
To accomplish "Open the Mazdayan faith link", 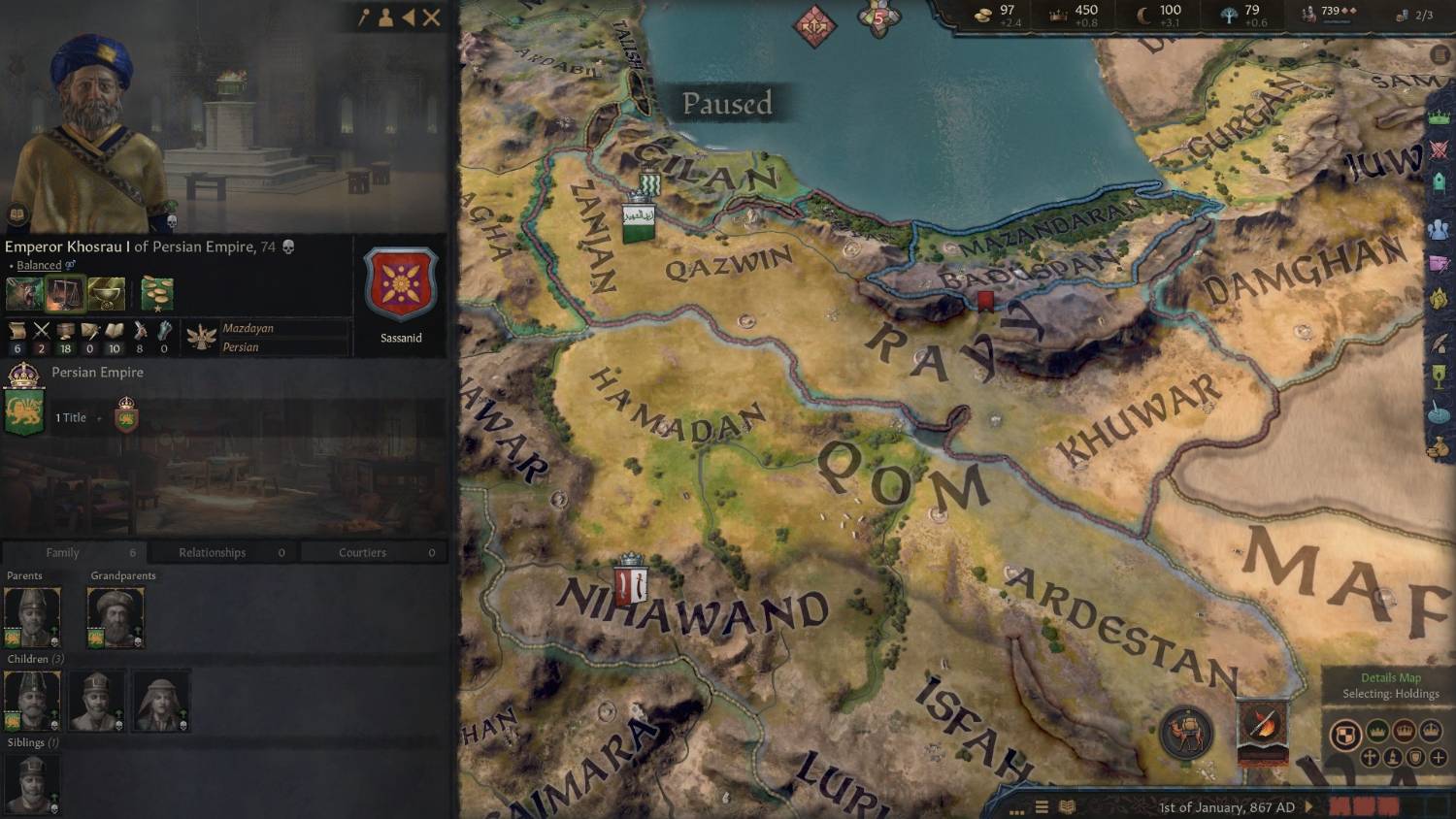I will pyautogui.click(x=248, y=328).
